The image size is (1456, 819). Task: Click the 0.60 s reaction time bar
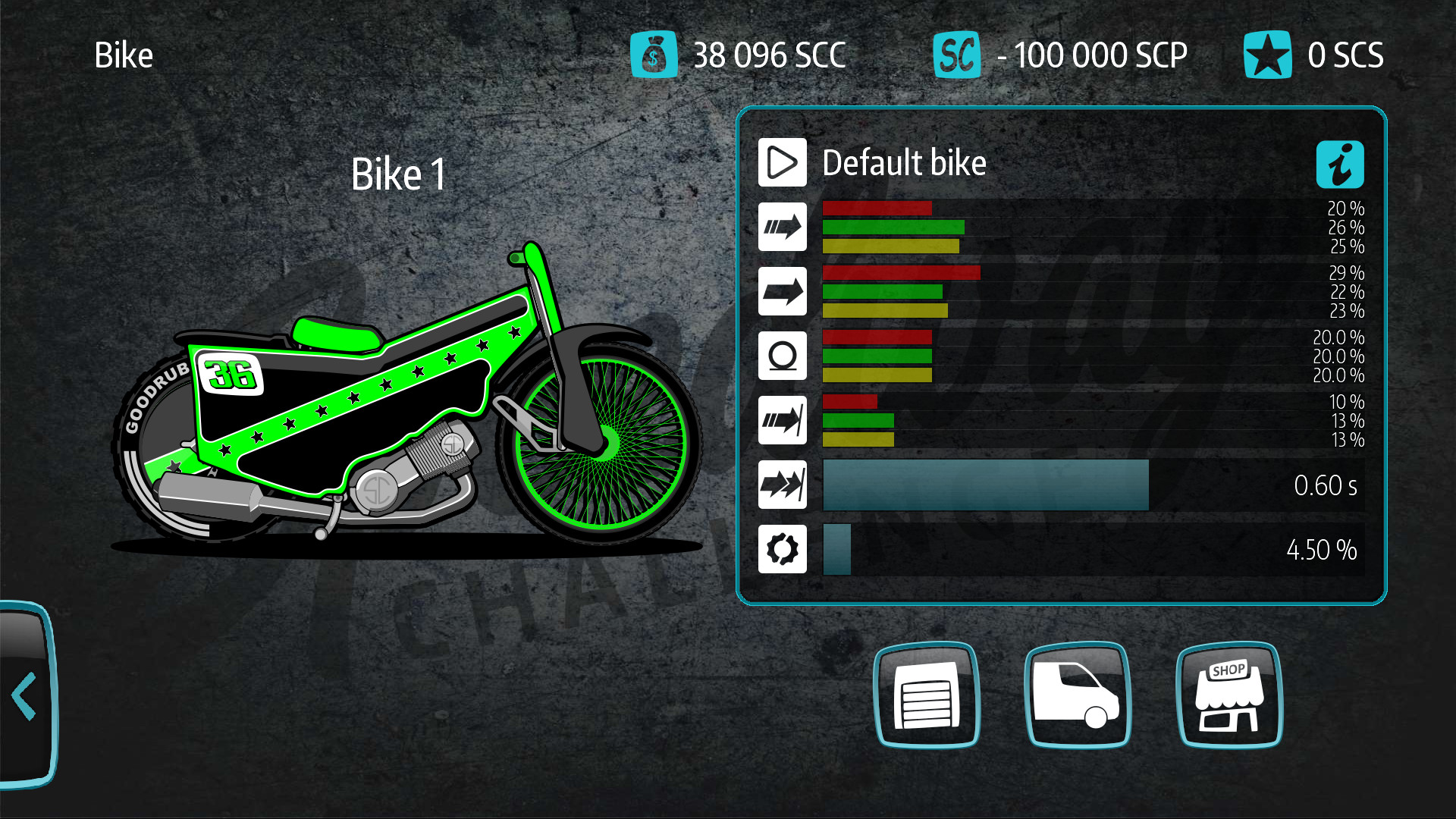pos(984,485)
